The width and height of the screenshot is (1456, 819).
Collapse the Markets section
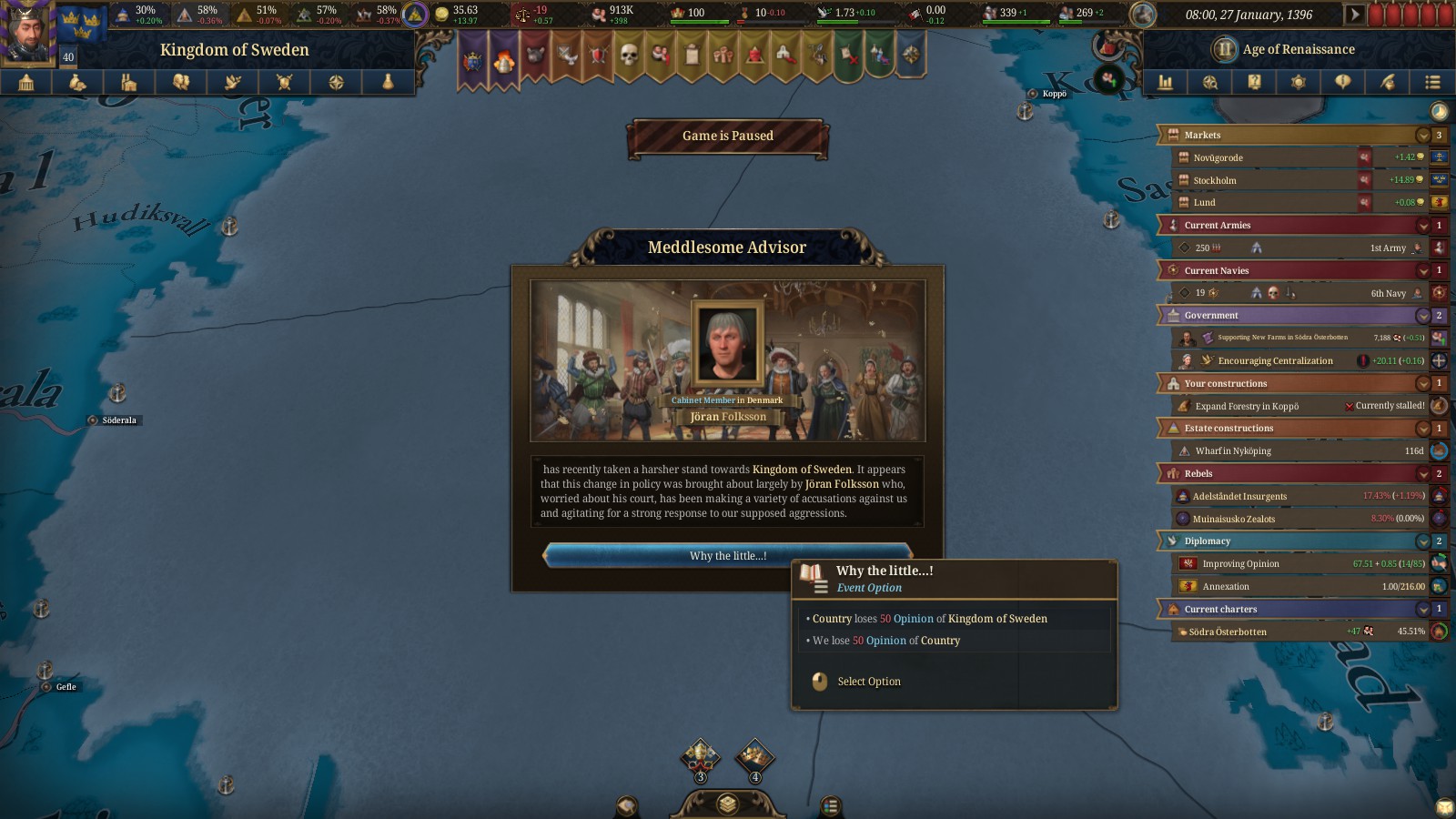(x=1423, y=135)
